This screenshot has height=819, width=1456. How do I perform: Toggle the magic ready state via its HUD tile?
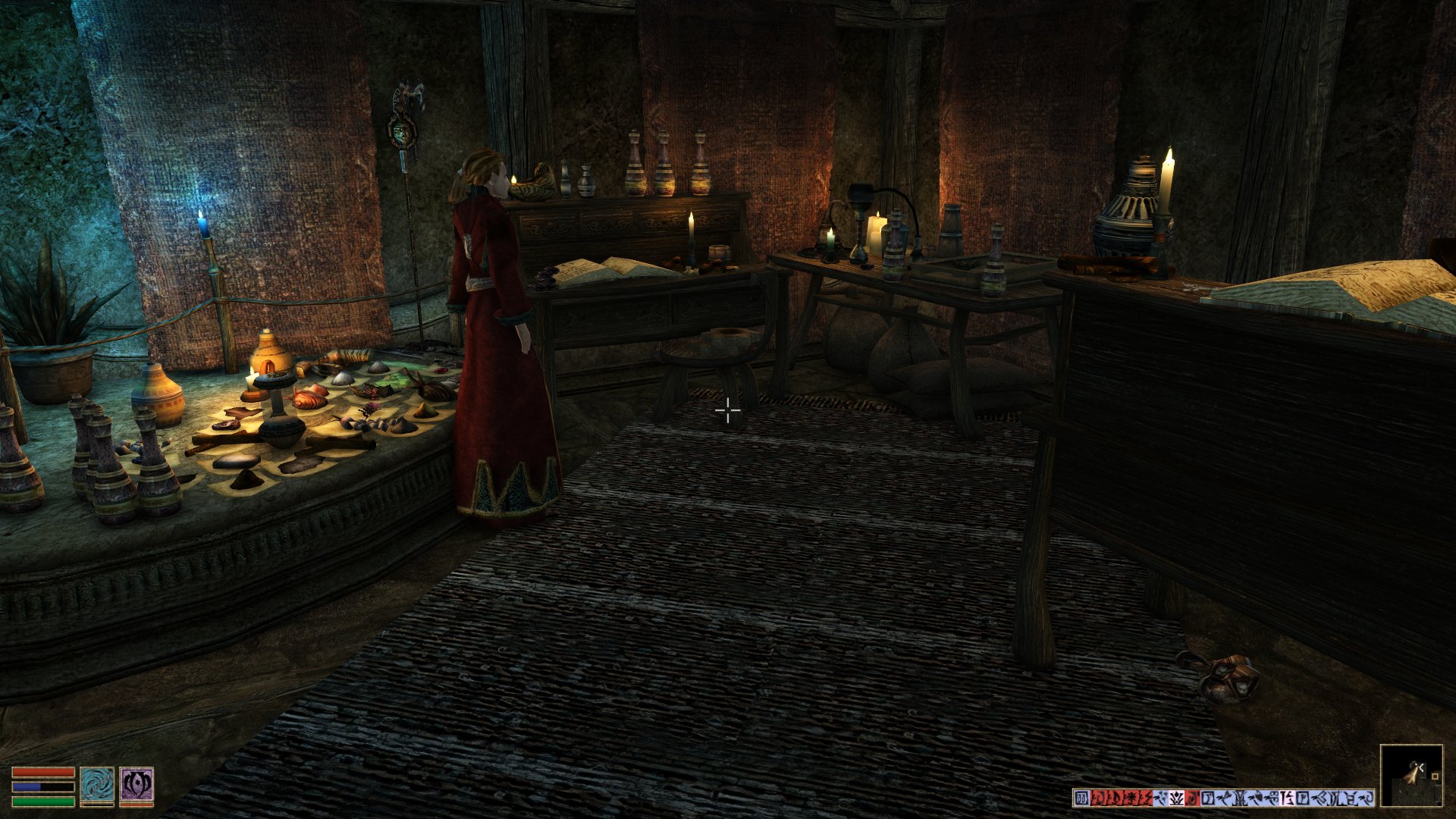(x=136, y=784)
